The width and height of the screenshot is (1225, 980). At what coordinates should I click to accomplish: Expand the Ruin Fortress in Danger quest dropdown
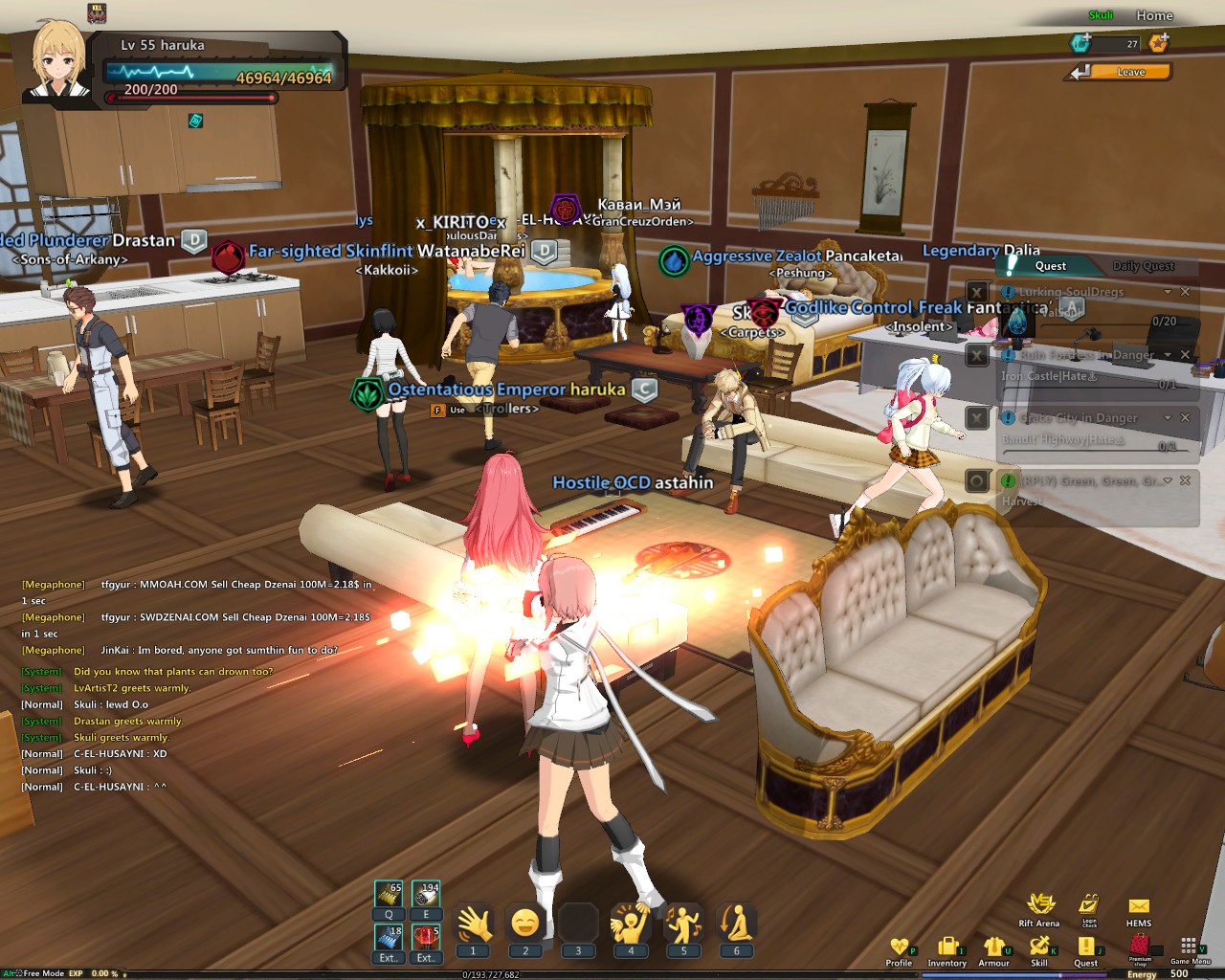click(x=1168, y=355)
